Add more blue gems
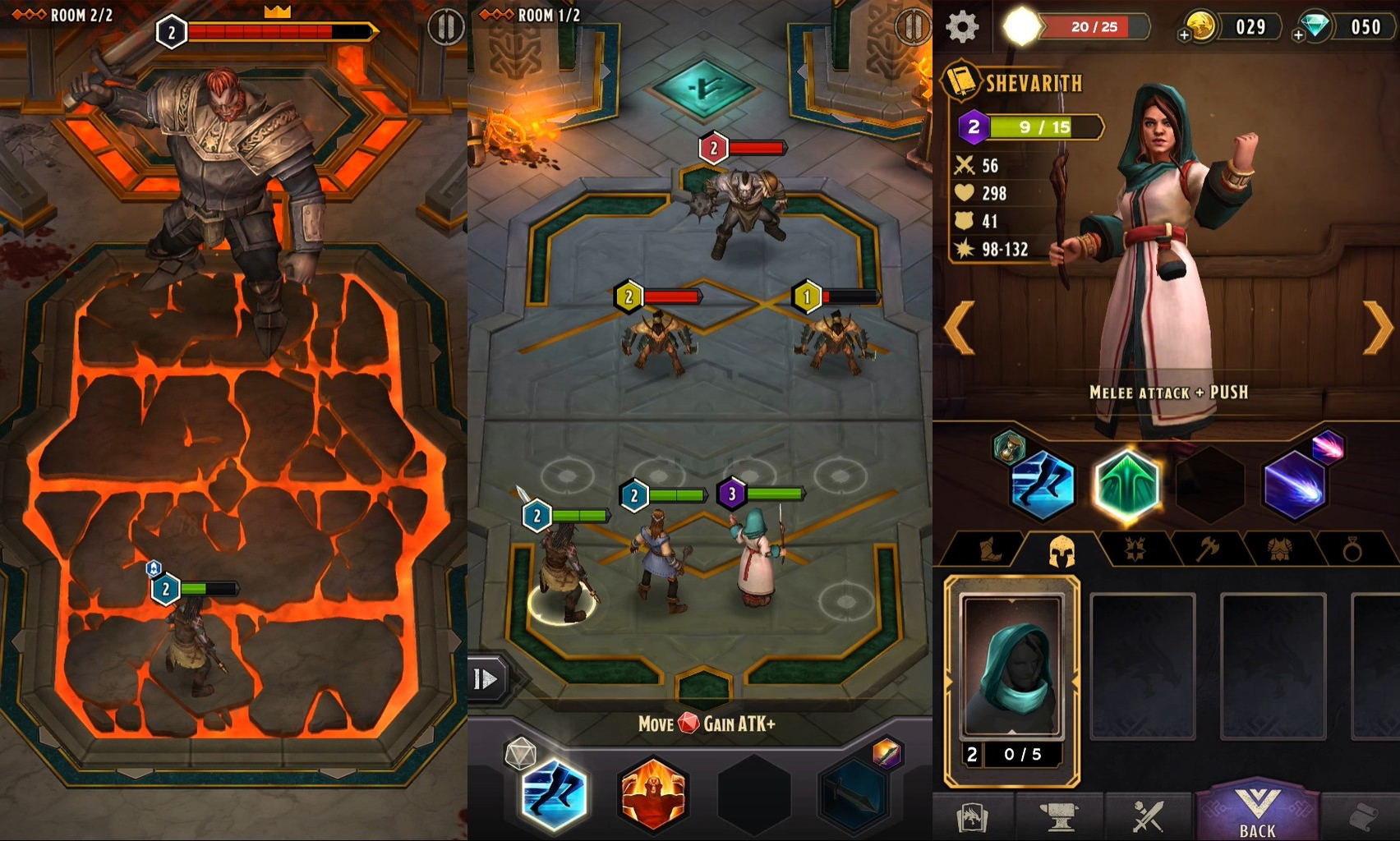 1298,35
